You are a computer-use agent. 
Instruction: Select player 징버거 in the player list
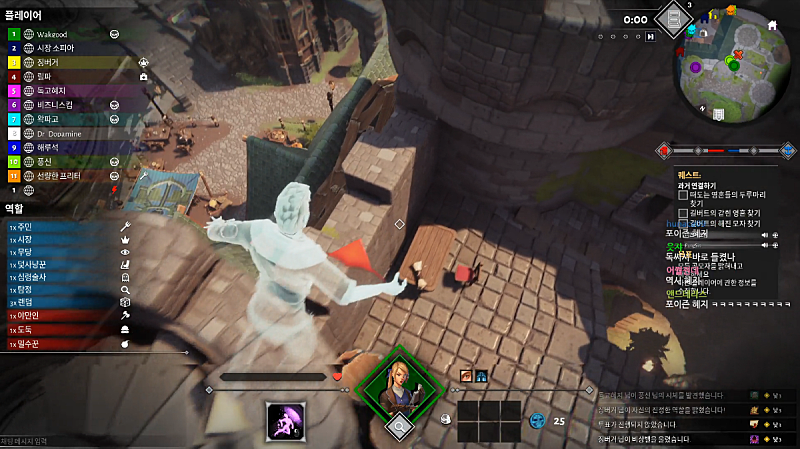(60, 61)
